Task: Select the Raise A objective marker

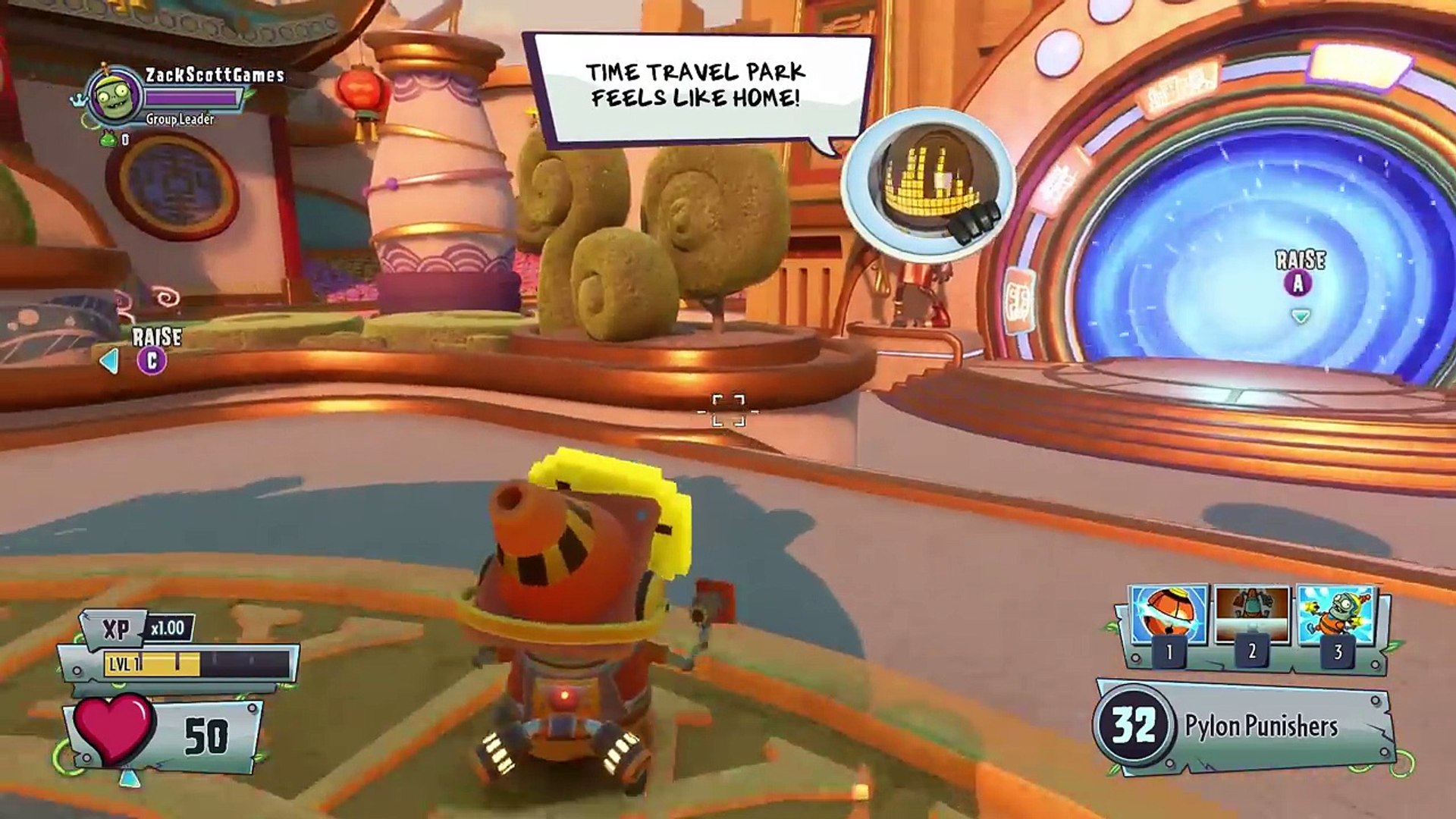Action: tap(1298, 284)
